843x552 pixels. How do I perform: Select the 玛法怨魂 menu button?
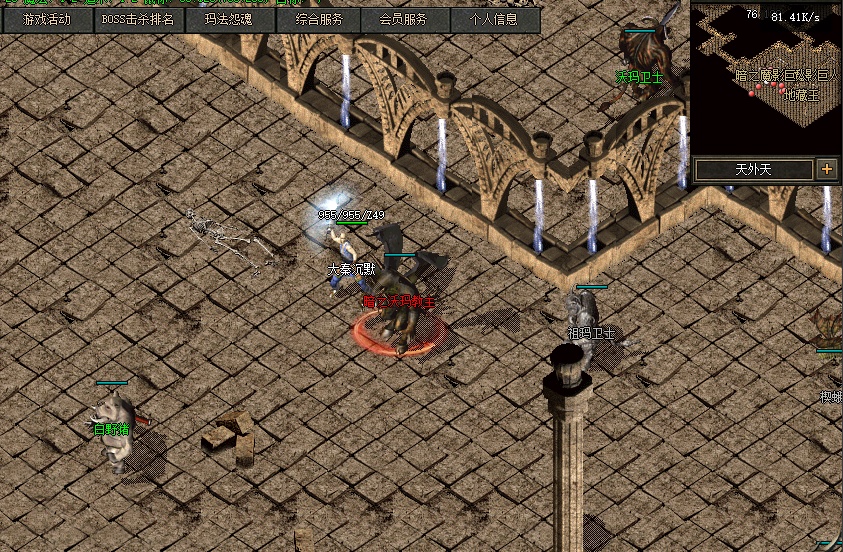[x=228, y=20]
